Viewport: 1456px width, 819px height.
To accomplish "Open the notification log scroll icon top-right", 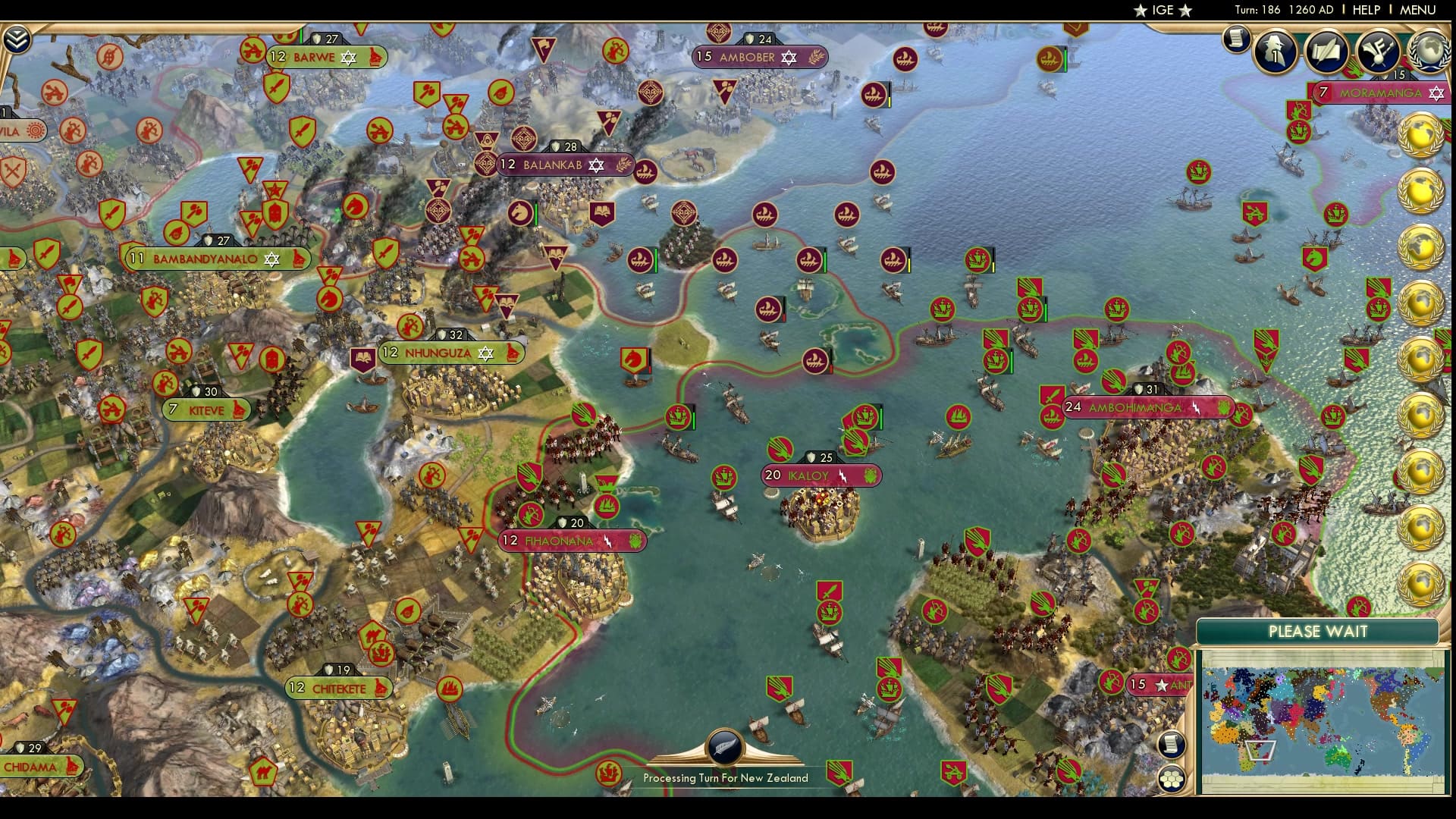I will point(1235,39).
